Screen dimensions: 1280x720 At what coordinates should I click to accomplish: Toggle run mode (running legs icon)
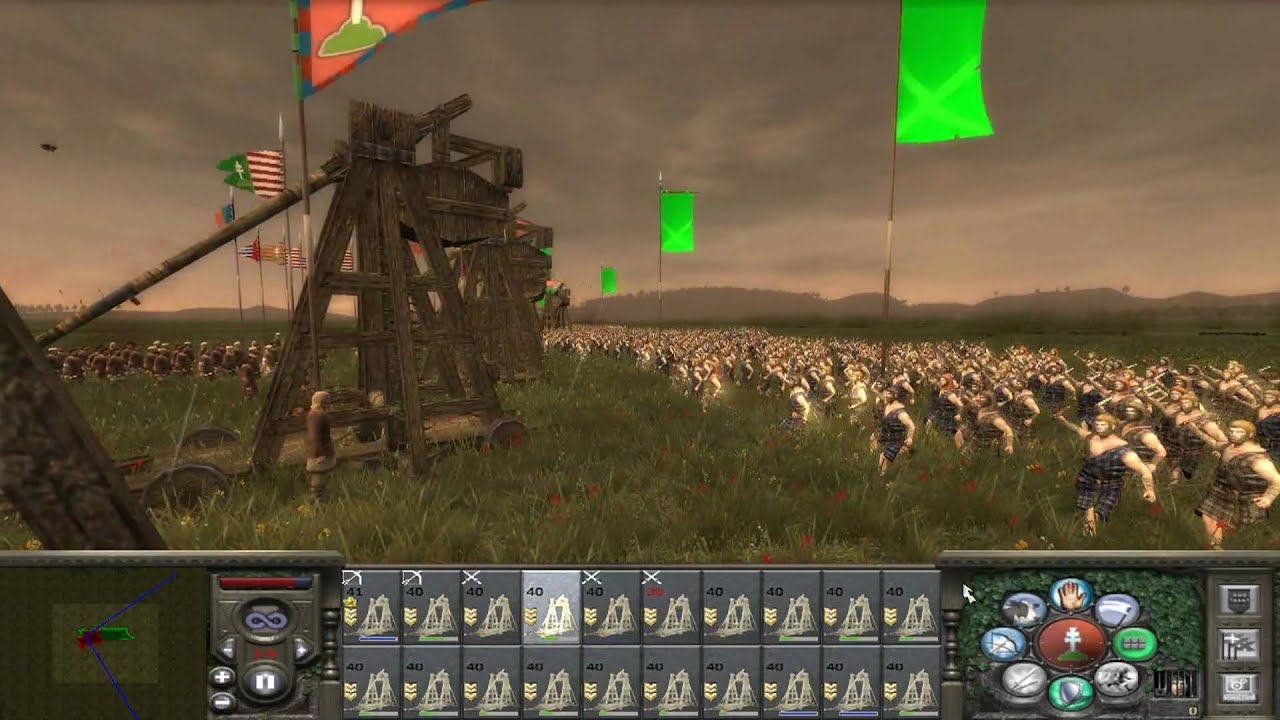pyautogui.click(x=1115, y=680)
